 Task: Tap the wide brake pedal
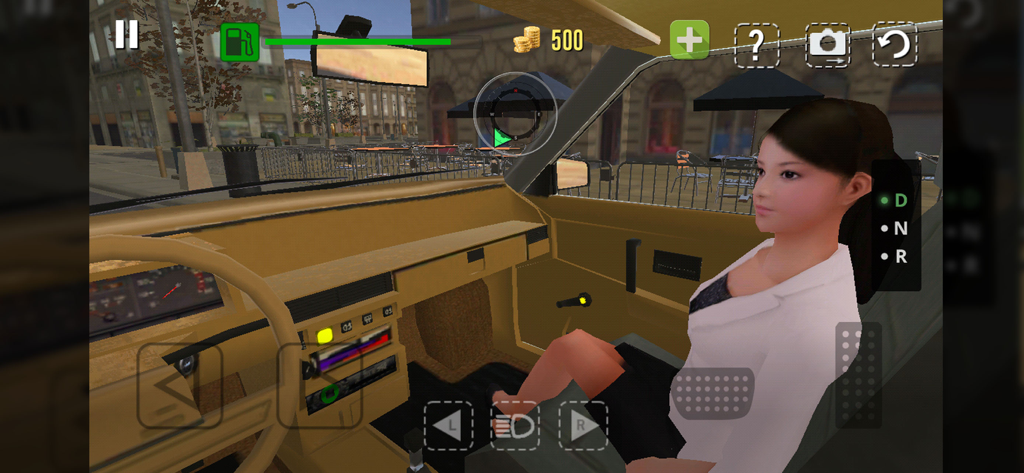click(712, 392)
